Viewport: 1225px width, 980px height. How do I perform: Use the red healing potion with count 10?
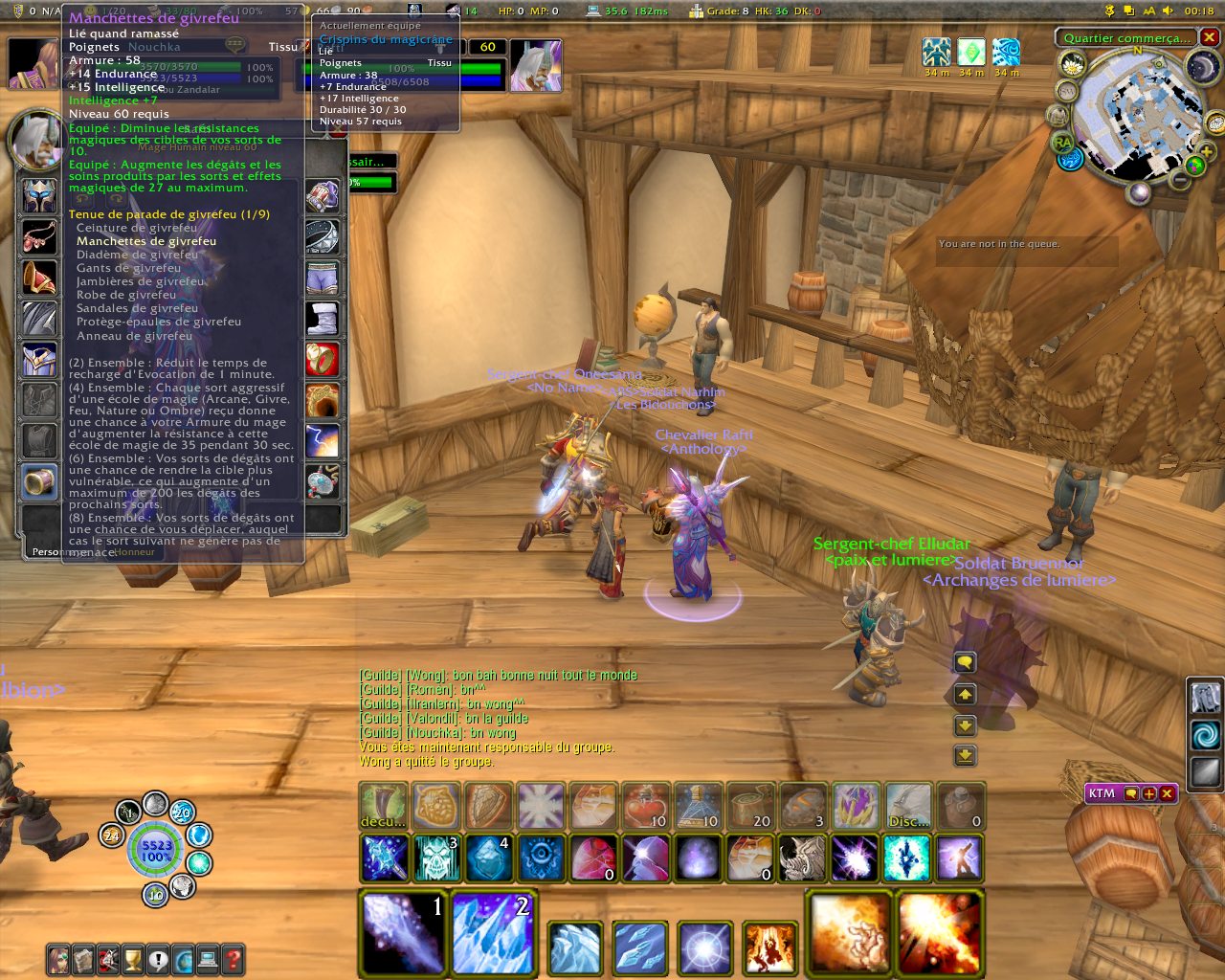click(x=646, y=806)
